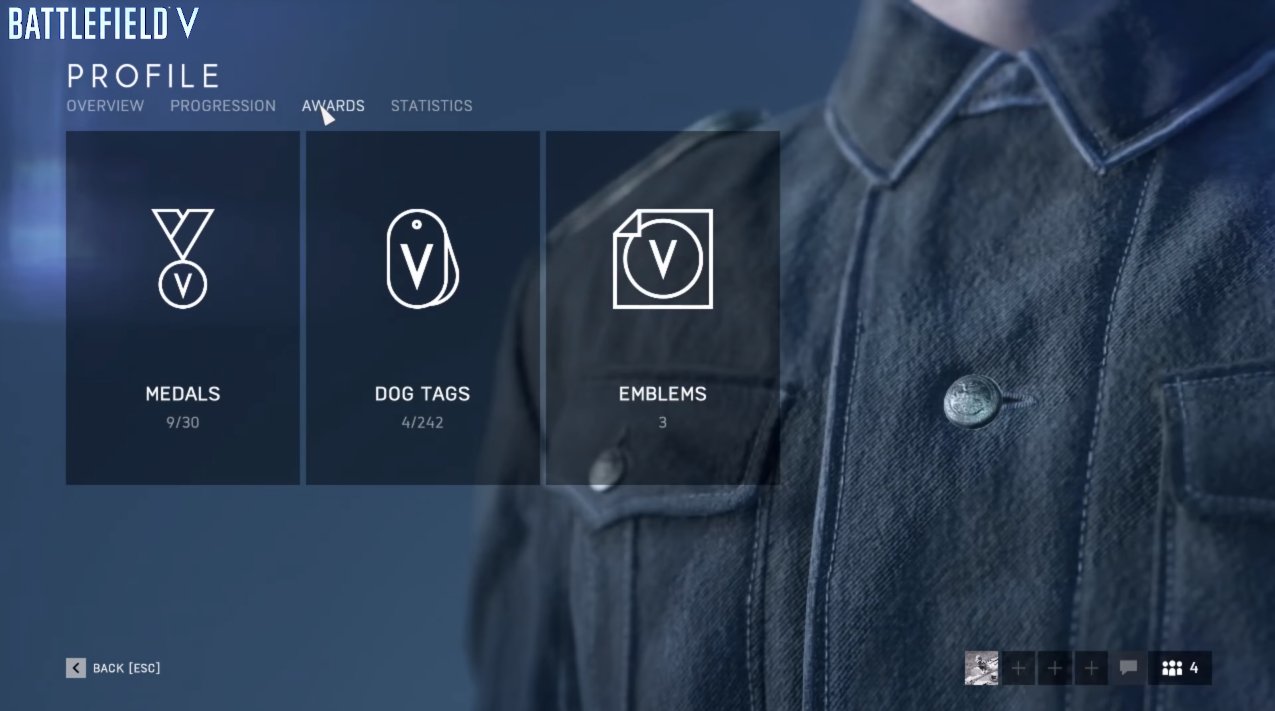
Task: Open the Emblems tile
Action: point(662,308)
